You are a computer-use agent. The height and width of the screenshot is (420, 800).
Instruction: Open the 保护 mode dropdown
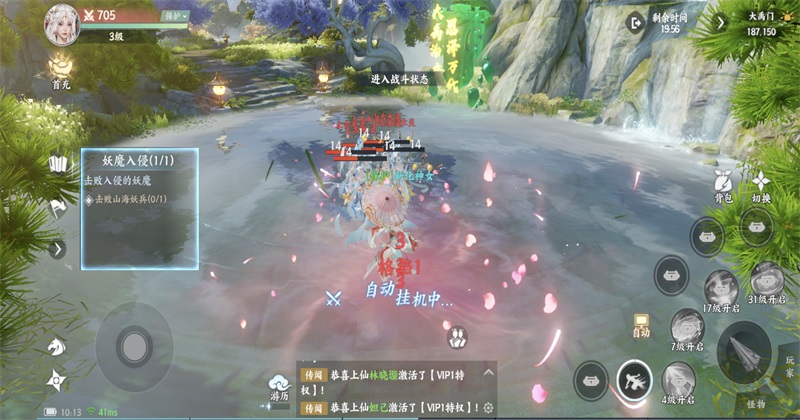(176, 16)
